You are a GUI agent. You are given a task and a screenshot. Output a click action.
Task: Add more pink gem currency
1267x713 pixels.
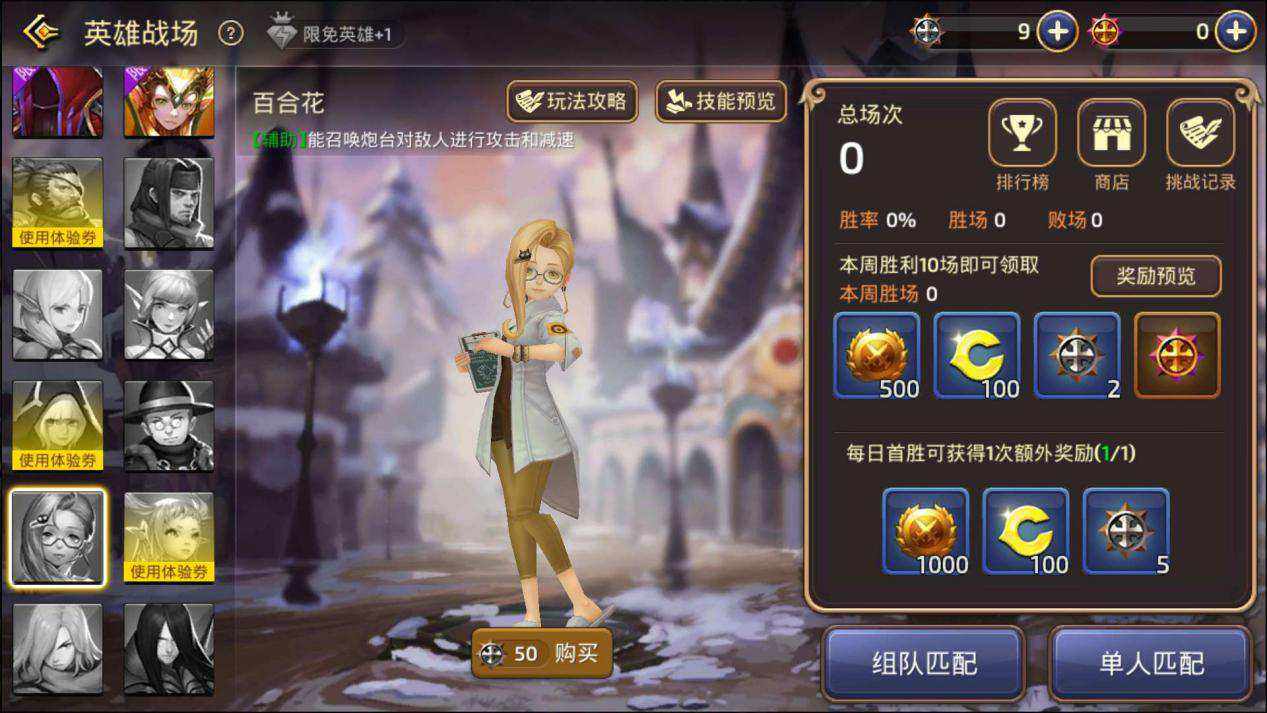[1235, 32]
